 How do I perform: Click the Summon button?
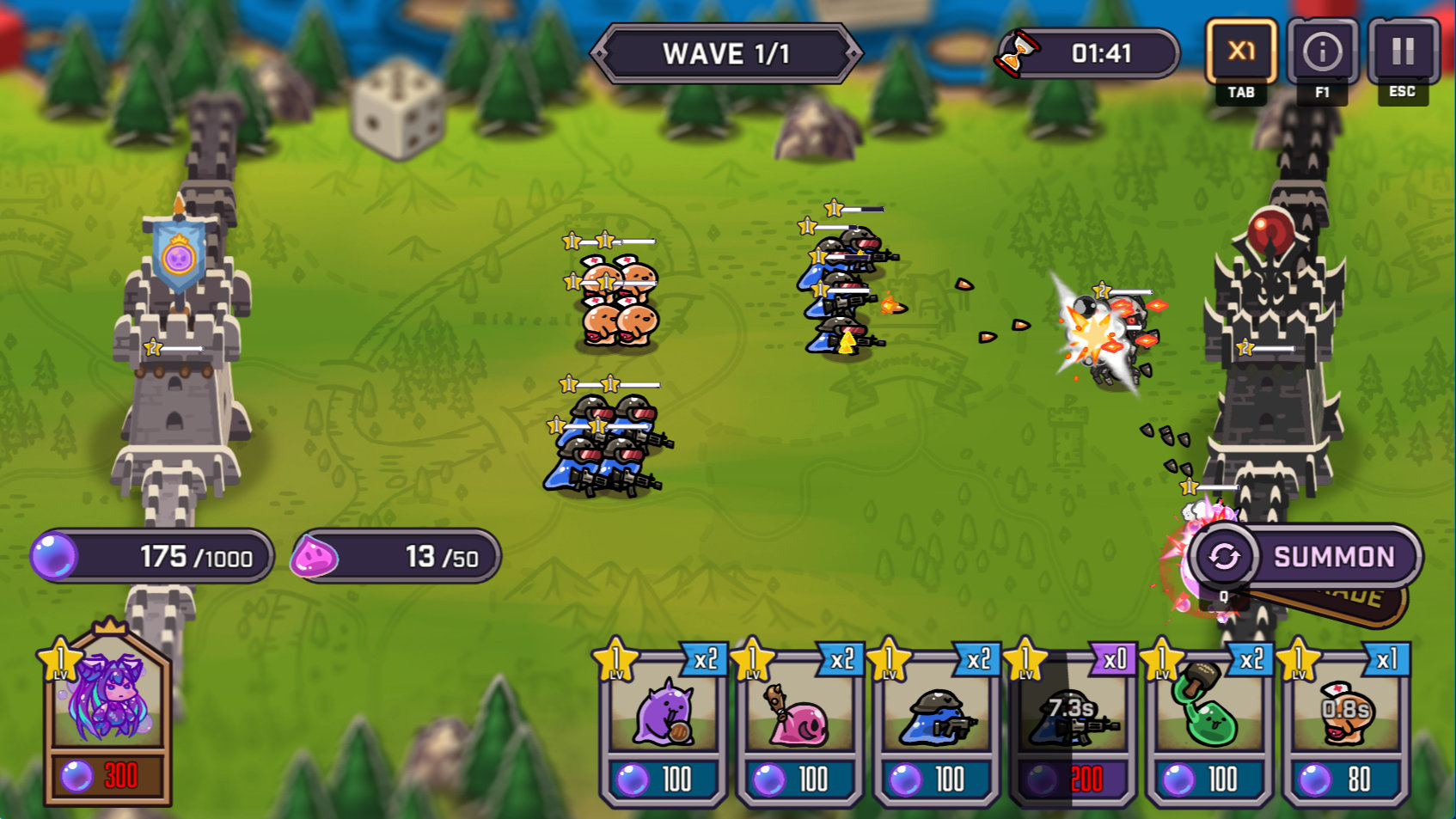[x=1306, y=557]
